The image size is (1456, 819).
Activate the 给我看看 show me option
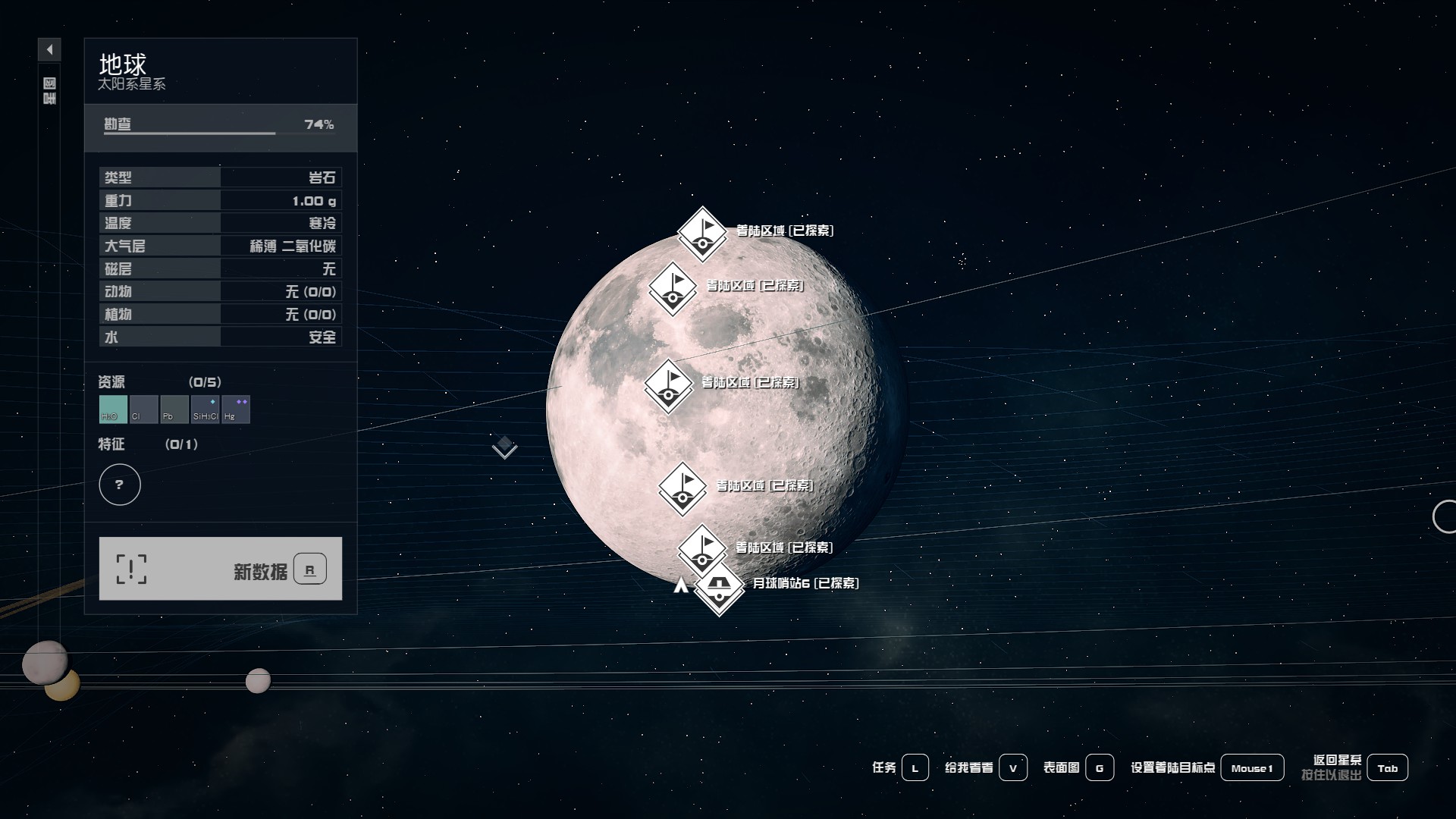coord(1013,768)
